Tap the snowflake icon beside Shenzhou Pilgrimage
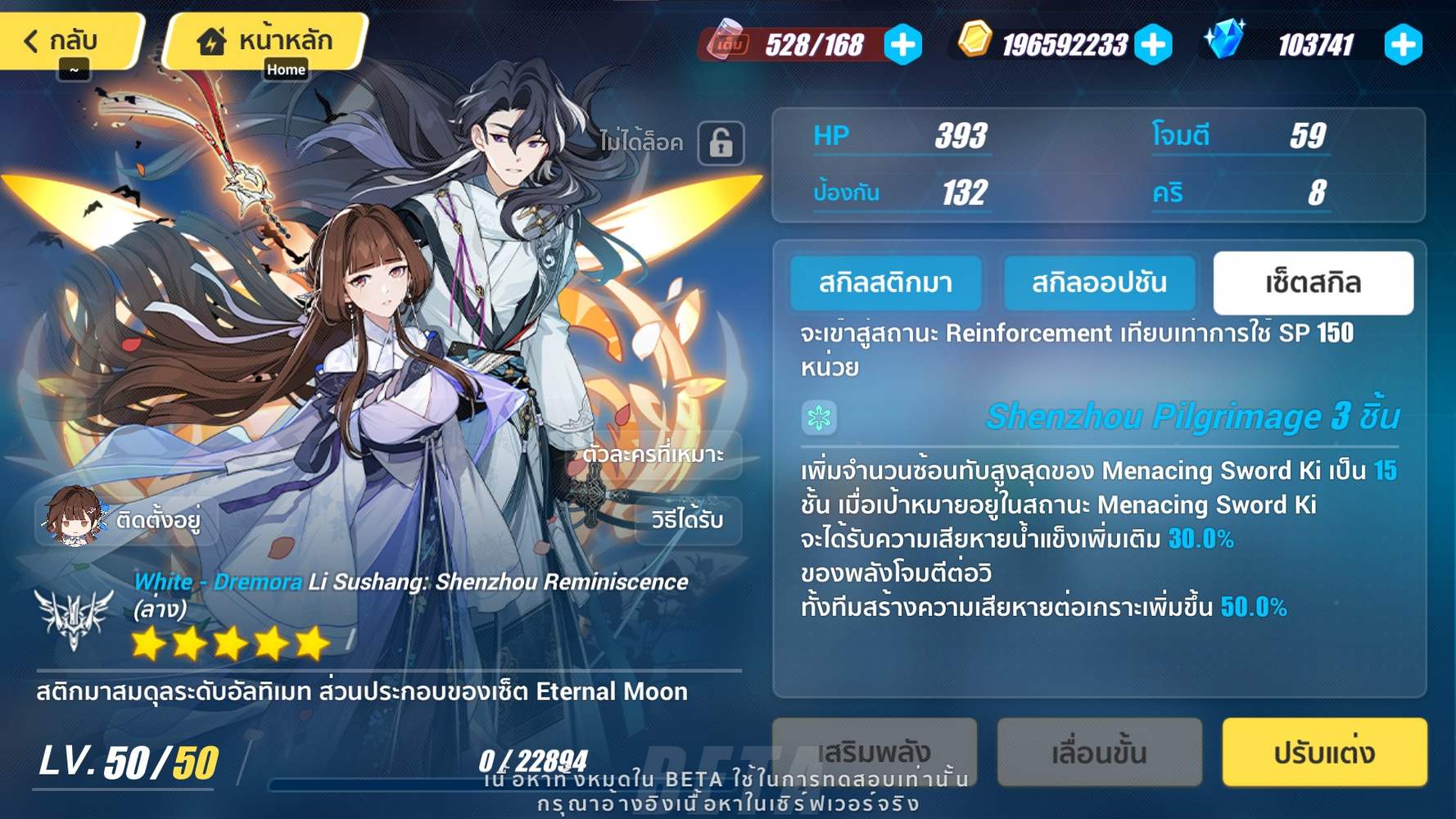This screenshot has height=819, width=1456. (x=818, y=417)
